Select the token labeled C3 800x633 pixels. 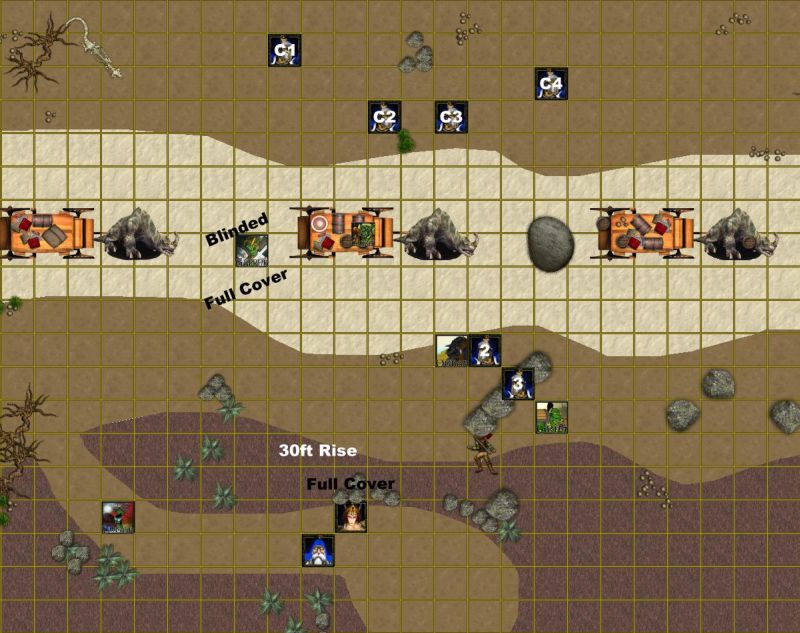pos(451,117)
